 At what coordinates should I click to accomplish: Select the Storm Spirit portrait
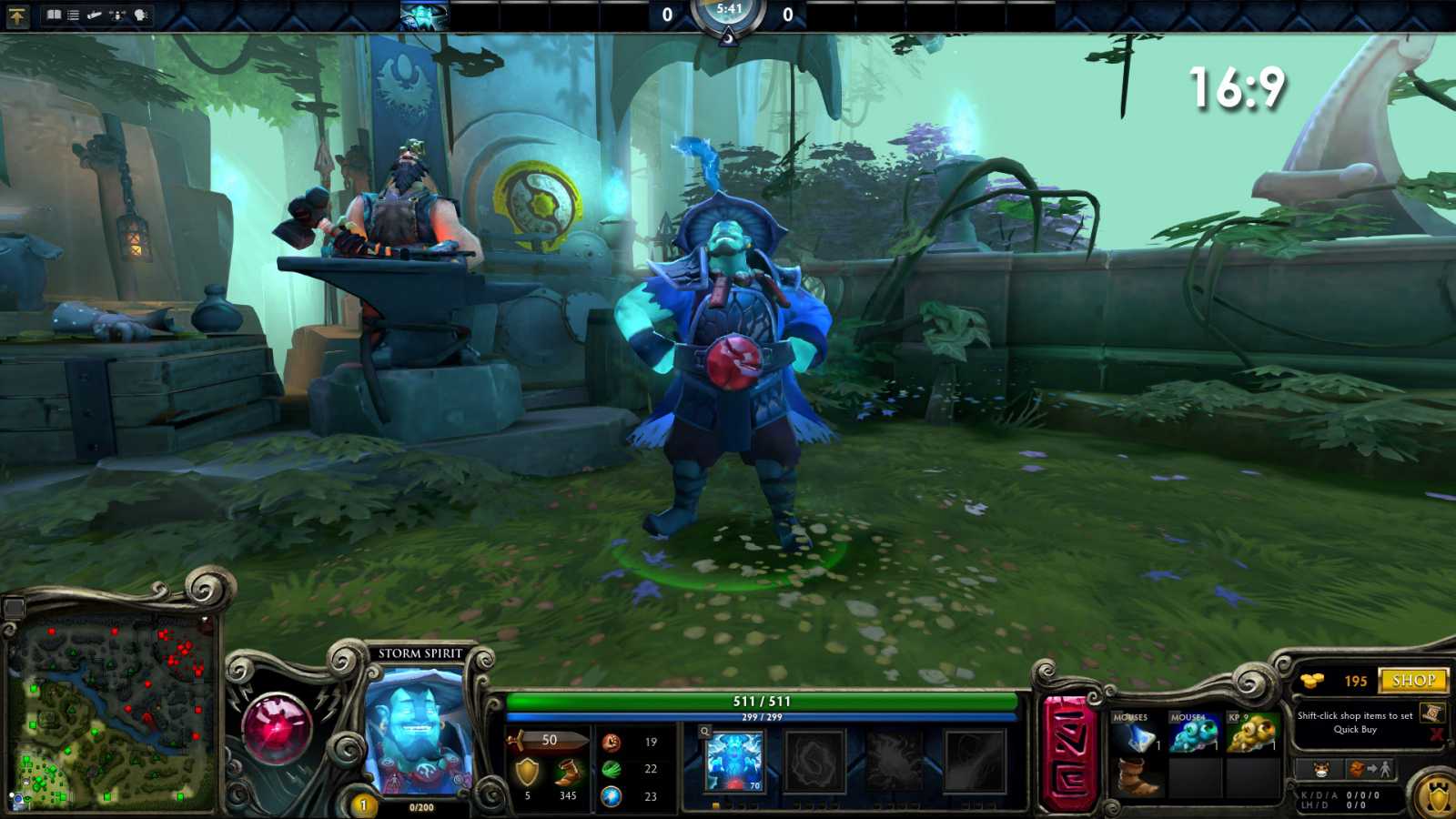(419, 733)
